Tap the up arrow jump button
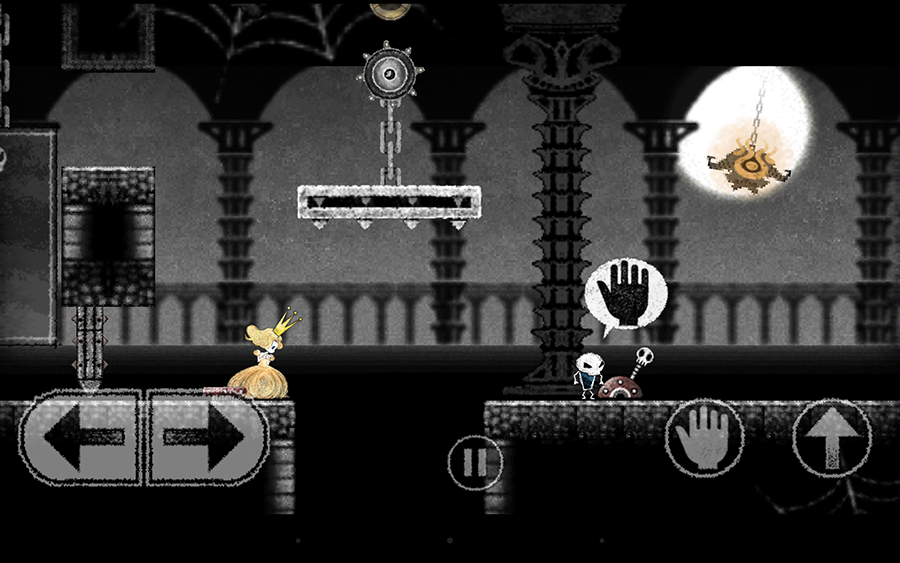The image size is (900, 563). point(832,438)
